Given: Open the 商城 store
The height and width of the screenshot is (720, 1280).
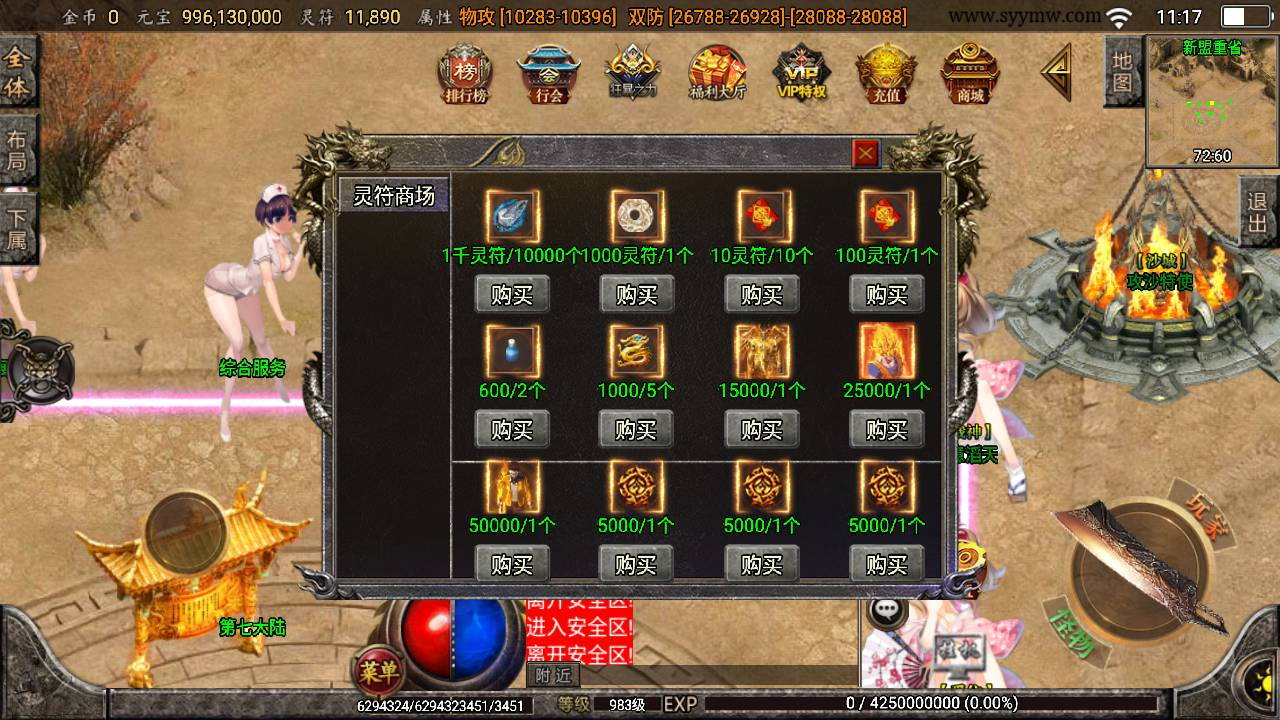Looking at the screenshot, I should pyautogui.click(x=970, y=75).
